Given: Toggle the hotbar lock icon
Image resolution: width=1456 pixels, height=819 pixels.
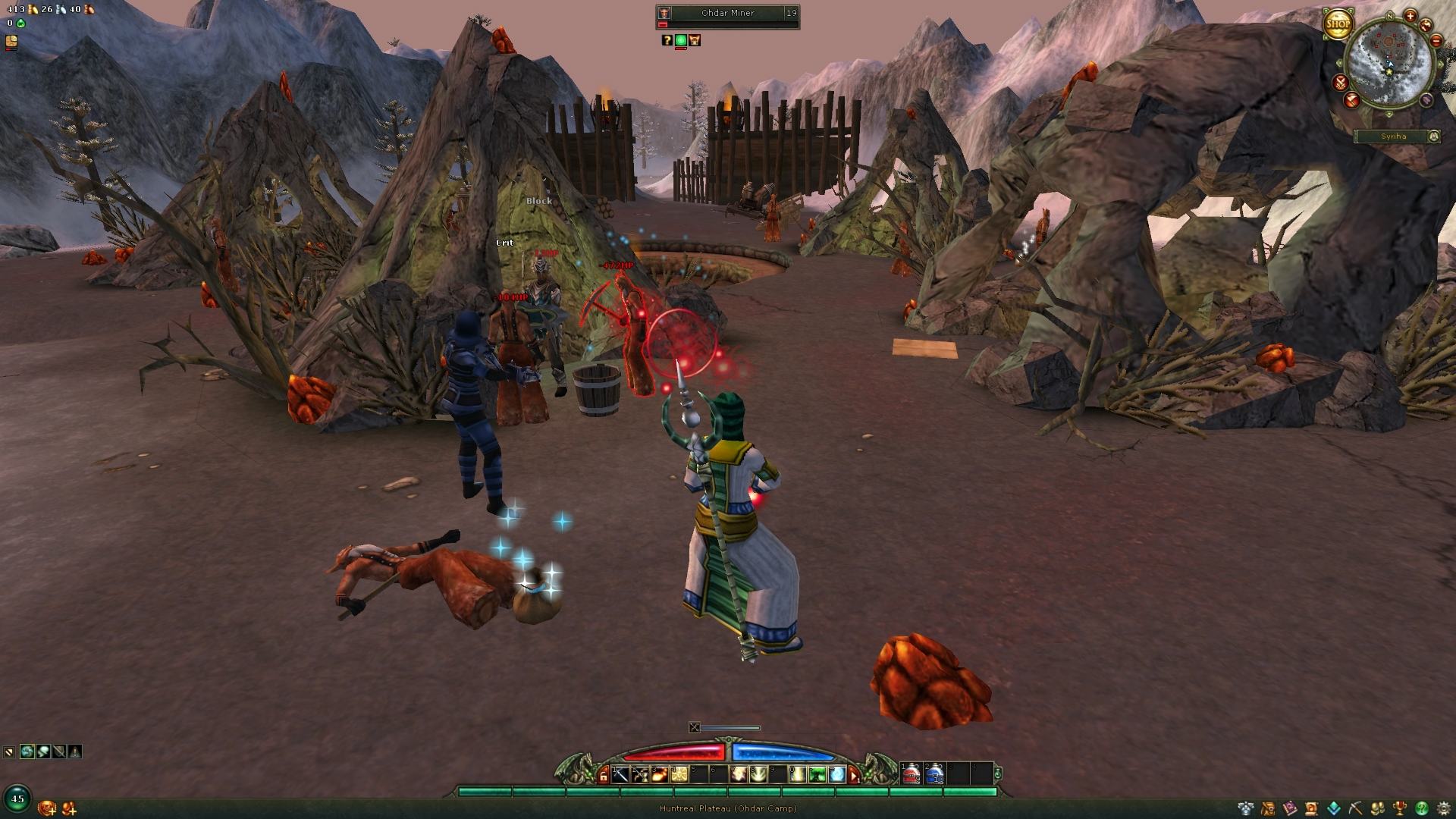Looking at the screenshot, I should [604, 775].
